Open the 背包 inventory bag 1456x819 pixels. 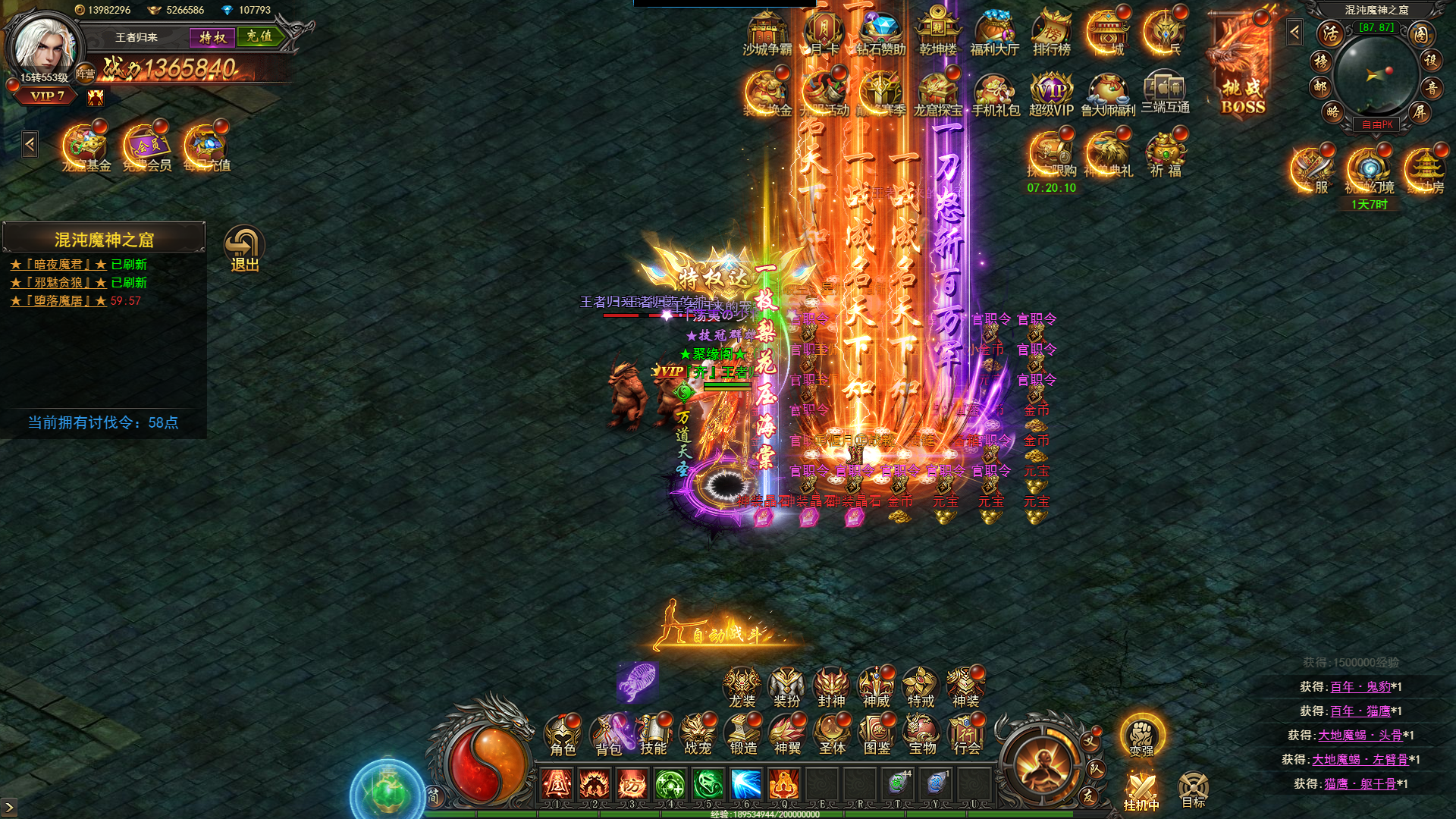click(x=608, y=736)
